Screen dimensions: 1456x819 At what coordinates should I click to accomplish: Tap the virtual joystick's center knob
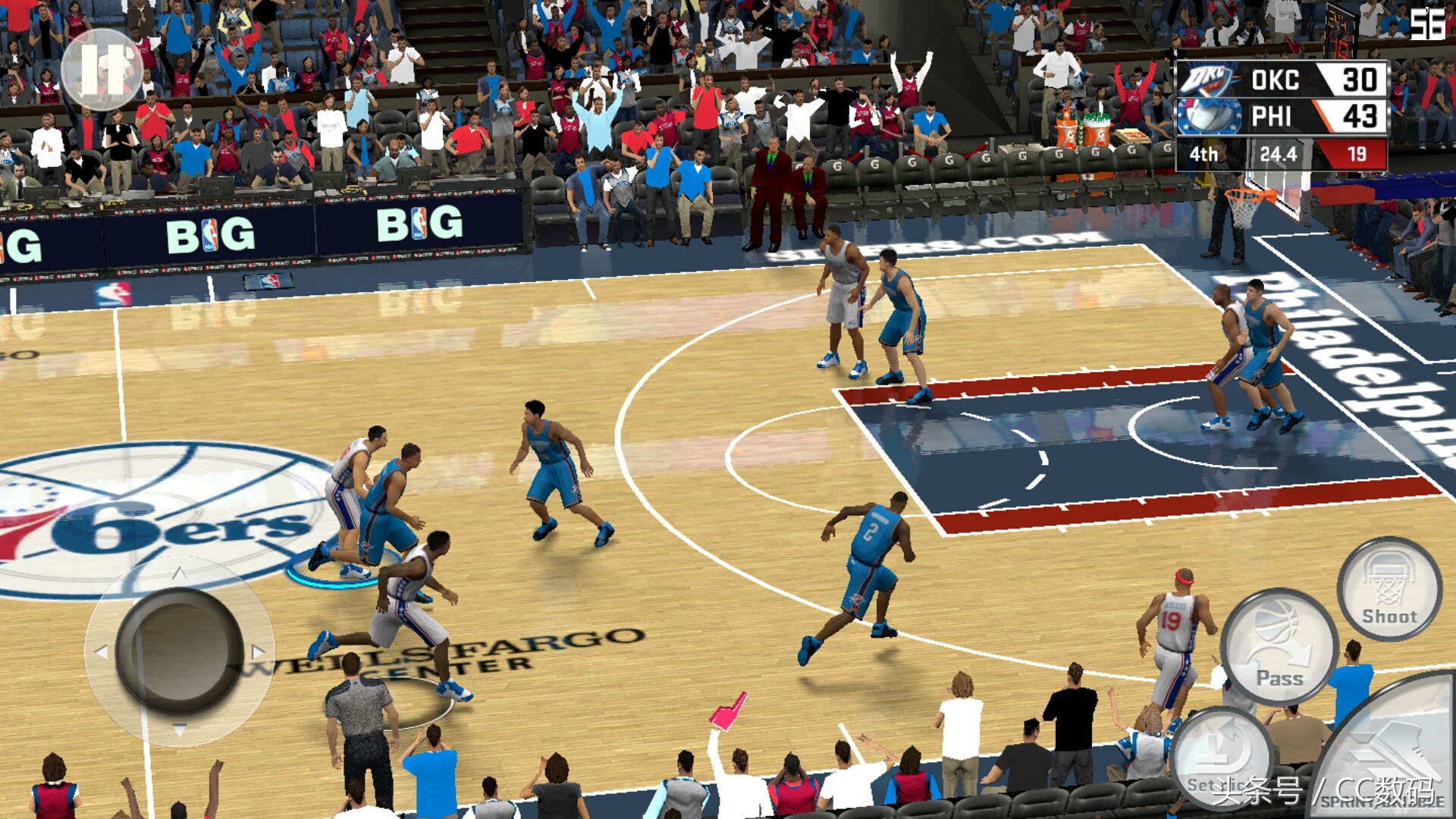(x=179, y=651)
